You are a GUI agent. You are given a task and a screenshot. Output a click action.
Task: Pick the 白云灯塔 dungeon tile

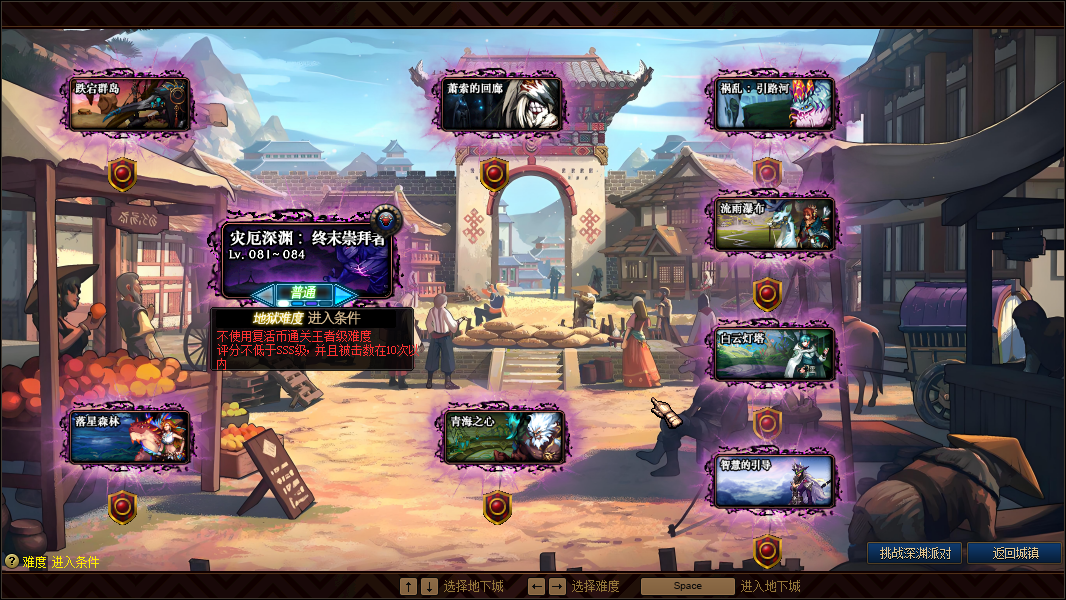coord(774,354)
